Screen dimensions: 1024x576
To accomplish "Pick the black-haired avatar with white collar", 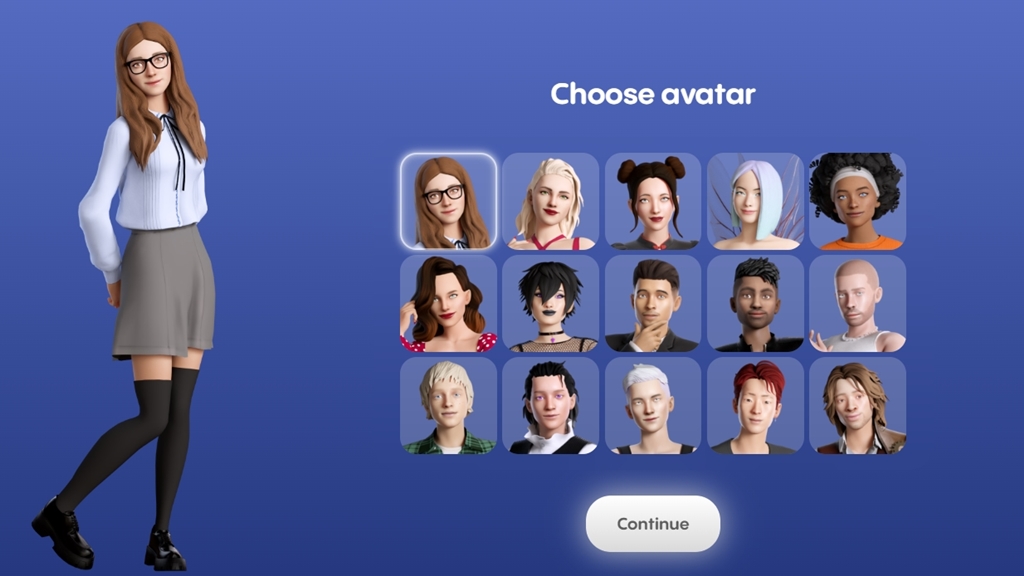I will coord(550,406).
